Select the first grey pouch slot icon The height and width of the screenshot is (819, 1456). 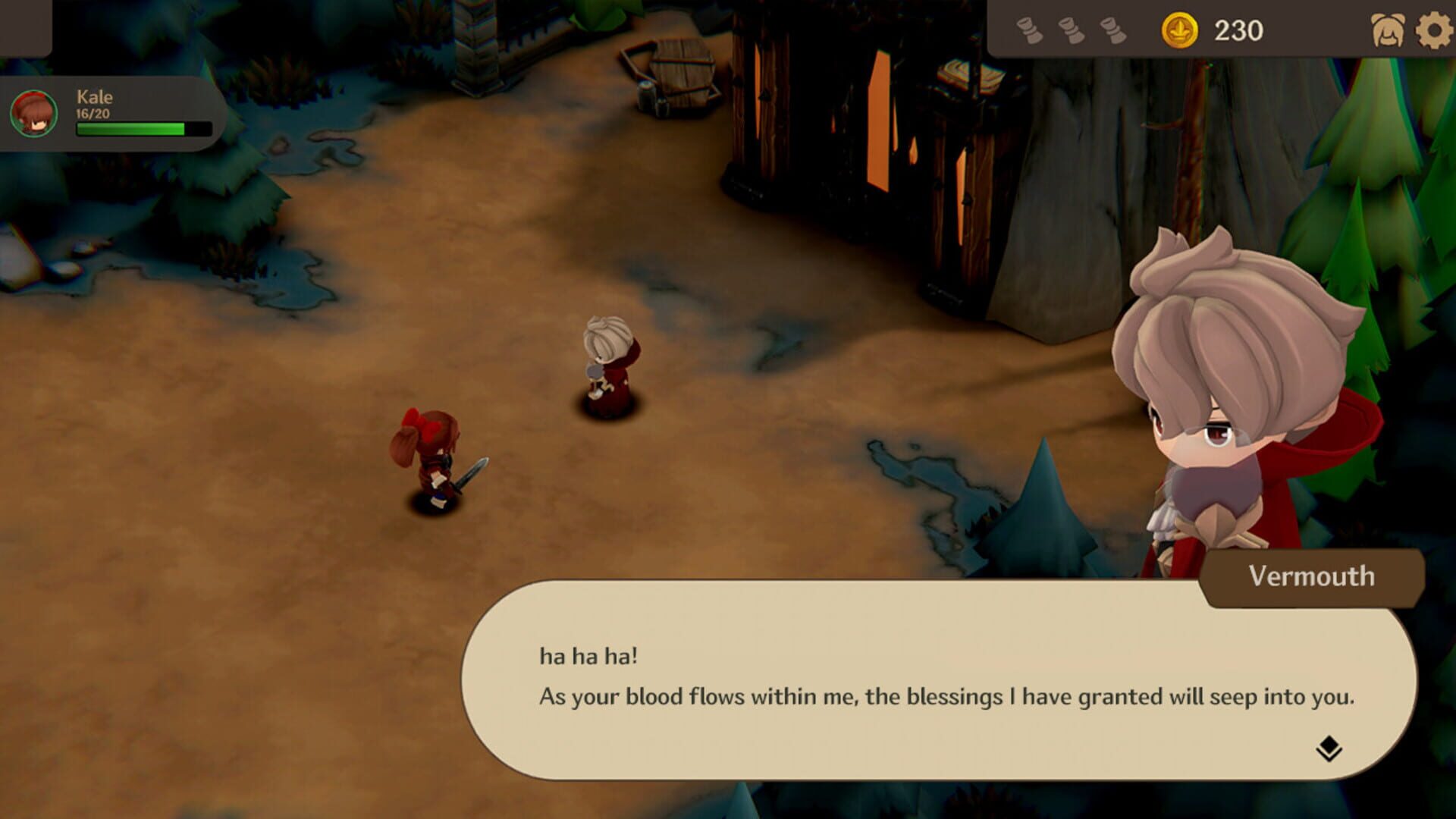[x=1028, y=30]
